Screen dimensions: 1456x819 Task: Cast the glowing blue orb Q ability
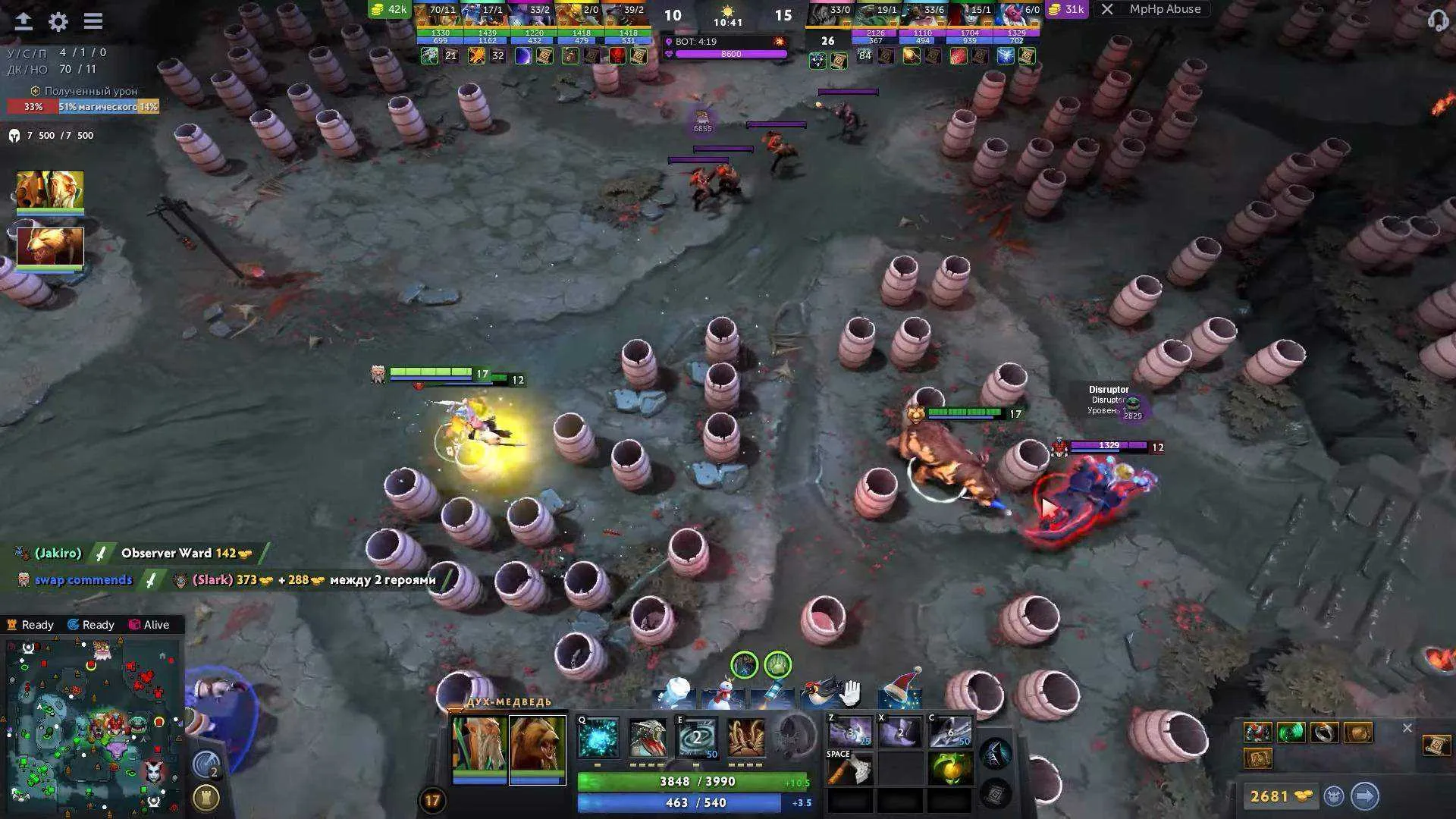pyautogui.click(x=598, y=738)
